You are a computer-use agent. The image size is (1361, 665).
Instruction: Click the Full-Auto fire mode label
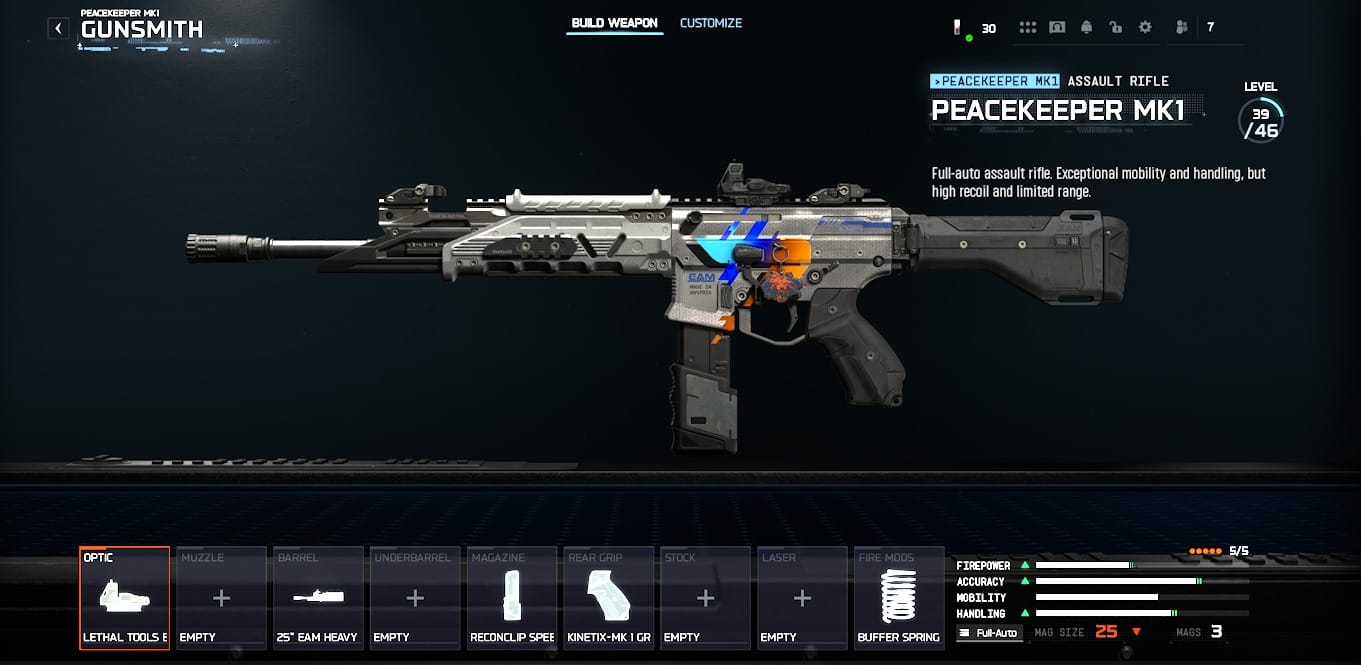pos(990,633)
